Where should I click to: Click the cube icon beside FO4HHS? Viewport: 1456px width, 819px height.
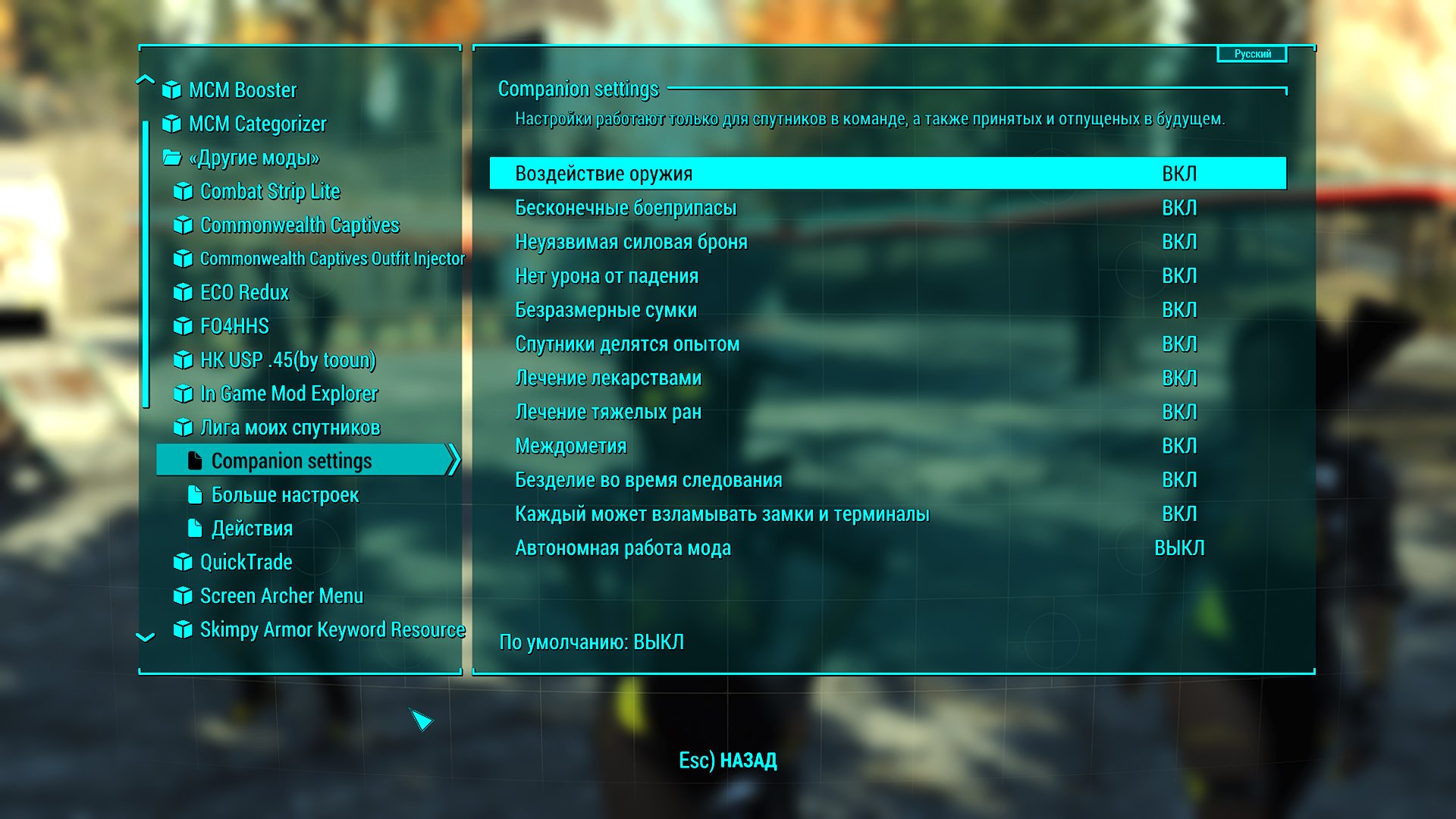point(182,327)
